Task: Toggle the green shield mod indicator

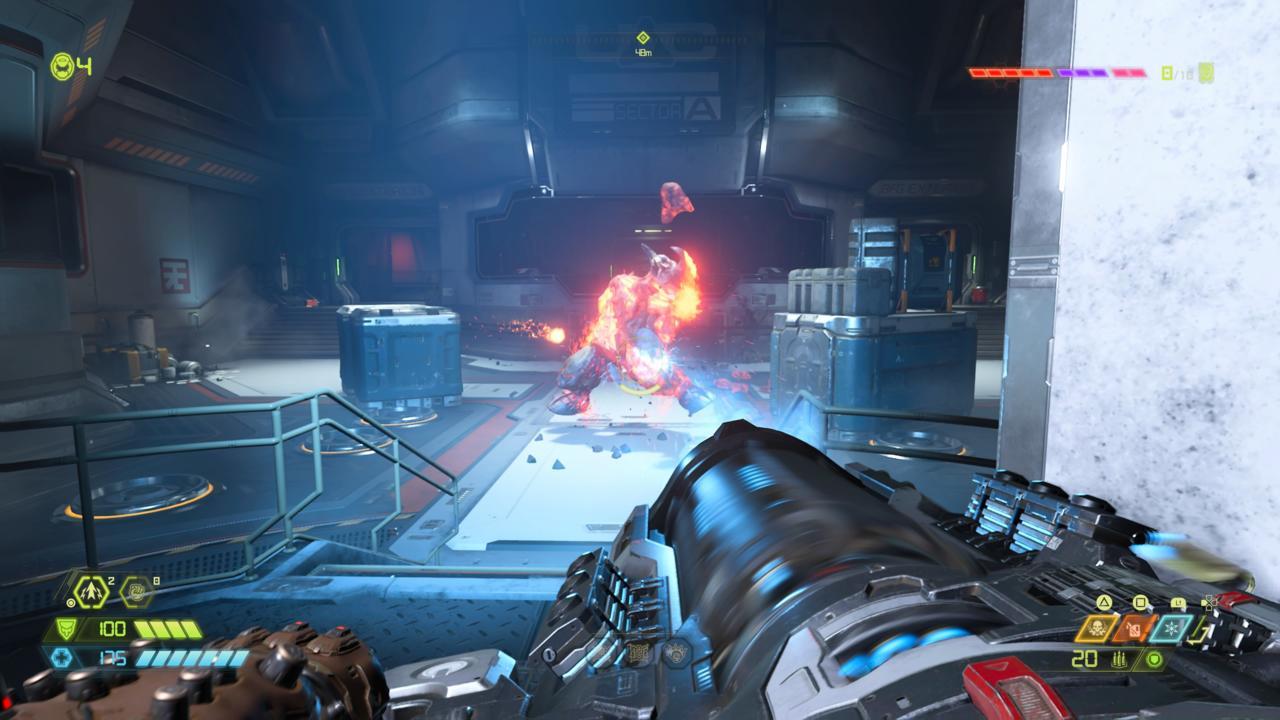Action: coord(1154,661)
